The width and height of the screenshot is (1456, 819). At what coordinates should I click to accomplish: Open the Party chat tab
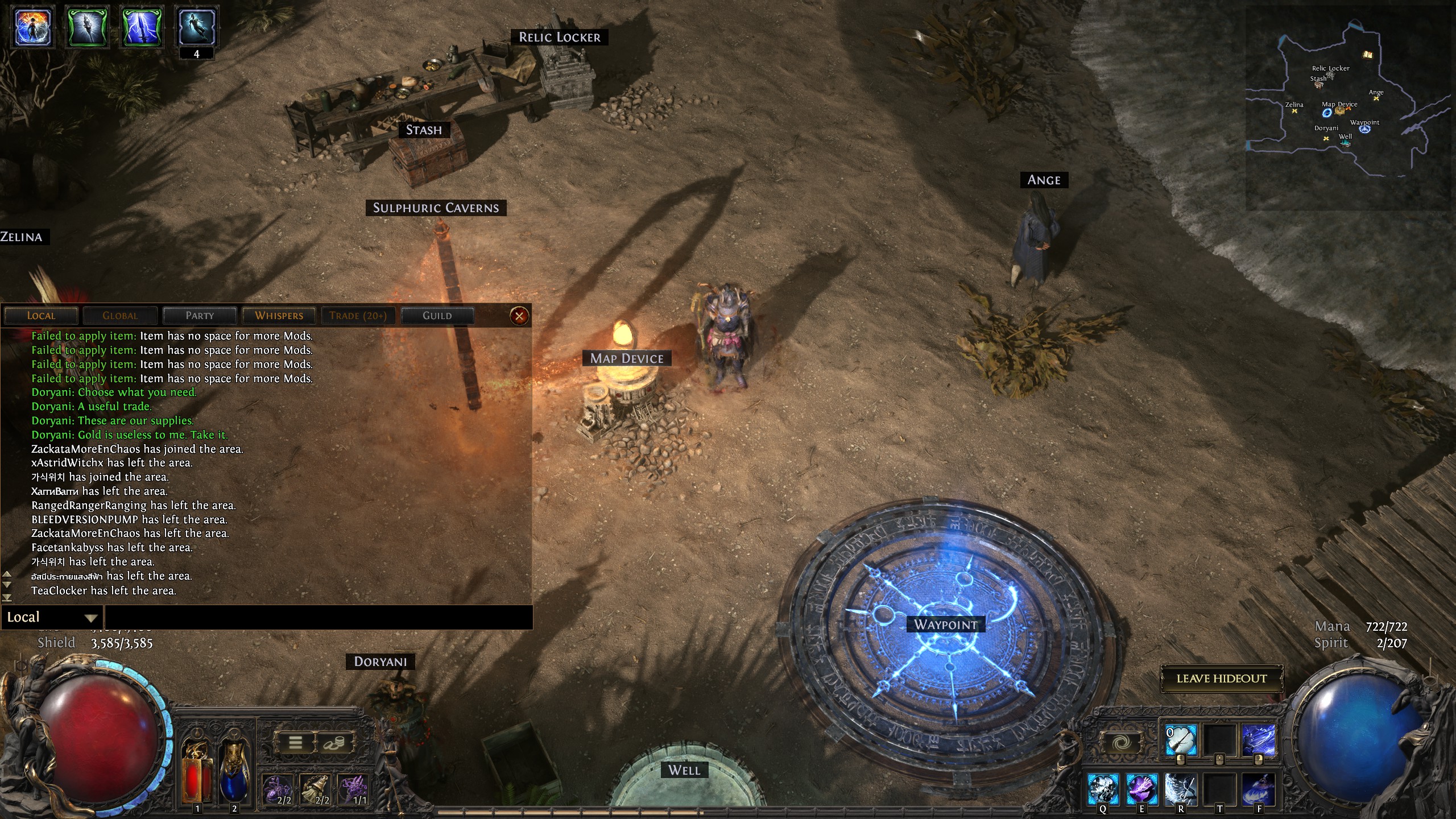coord(200,316)
